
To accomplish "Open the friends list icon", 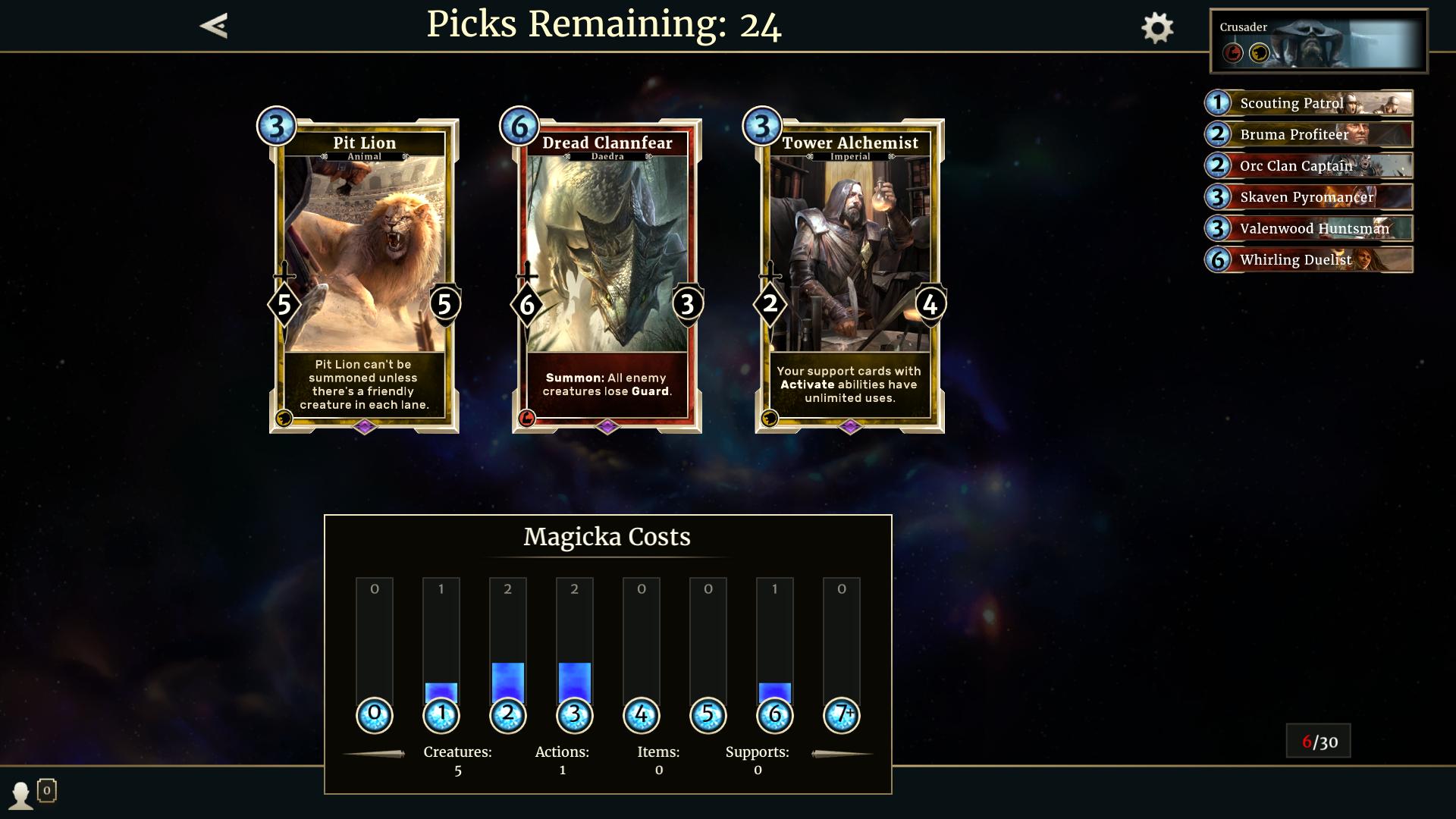I will pyautogui.click(x=21, y=794).
